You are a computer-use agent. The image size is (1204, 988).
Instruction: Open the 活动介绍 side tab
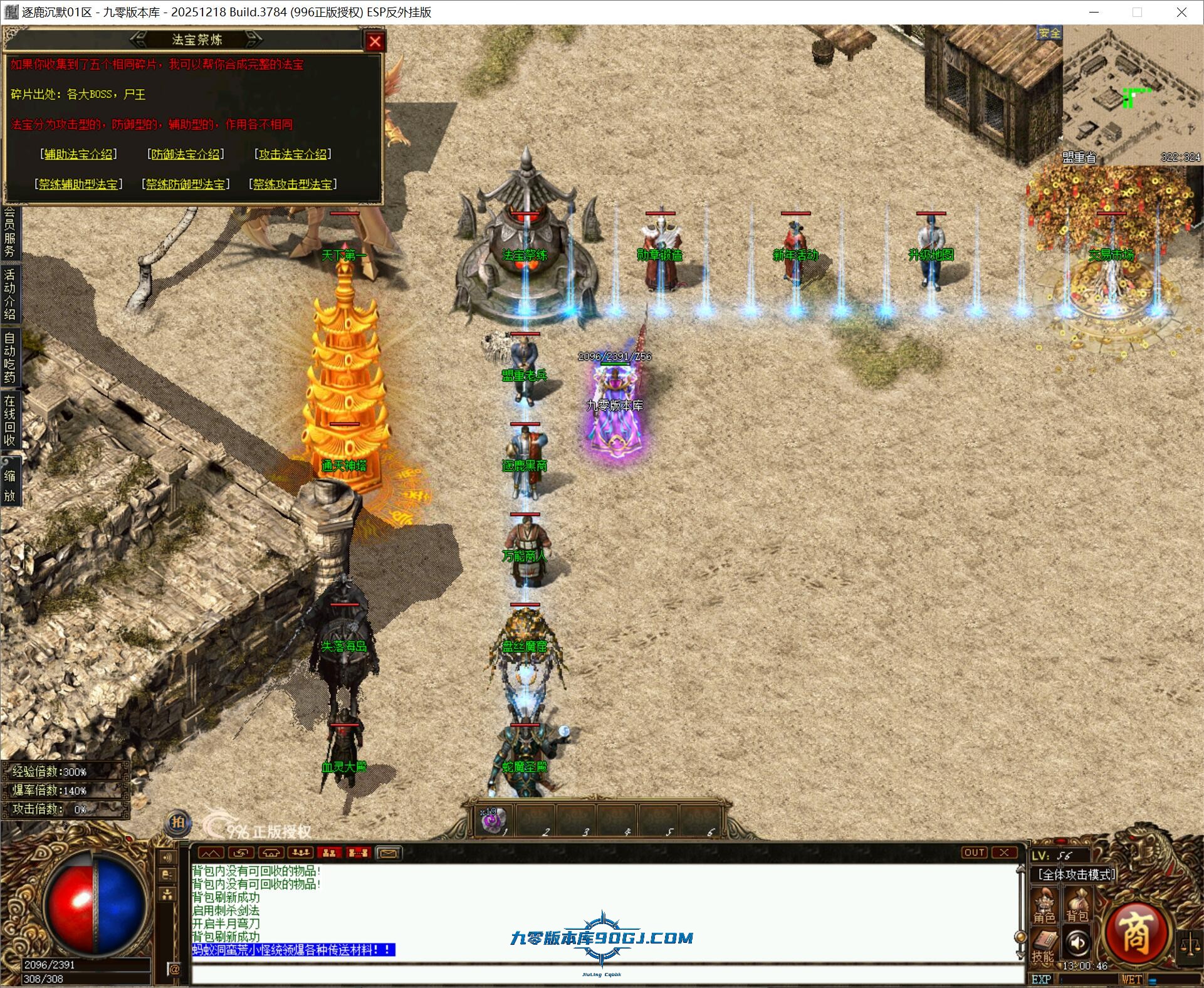point(10,293)
